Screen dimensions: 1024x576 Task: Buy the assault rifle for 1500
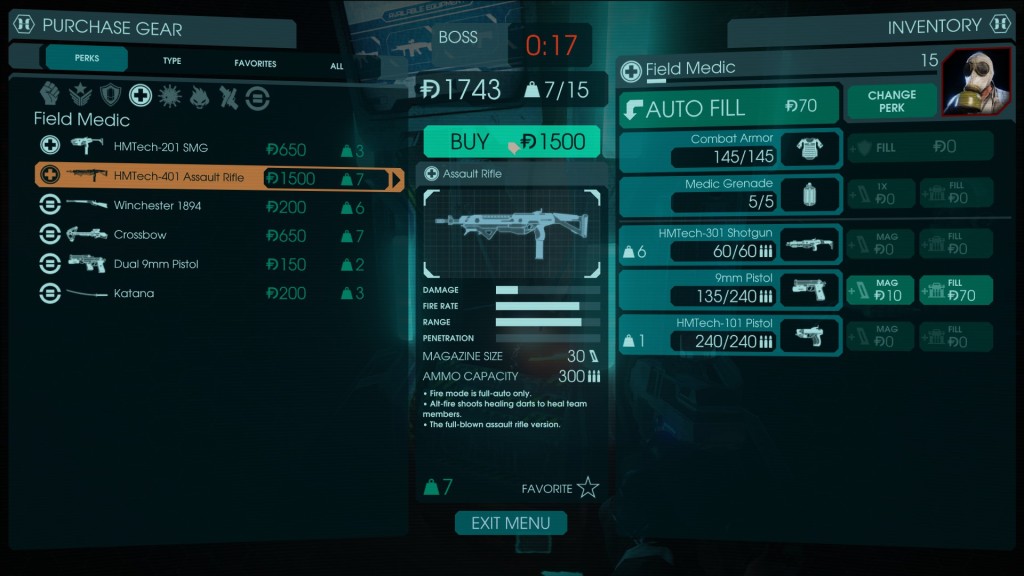[512, 141]
